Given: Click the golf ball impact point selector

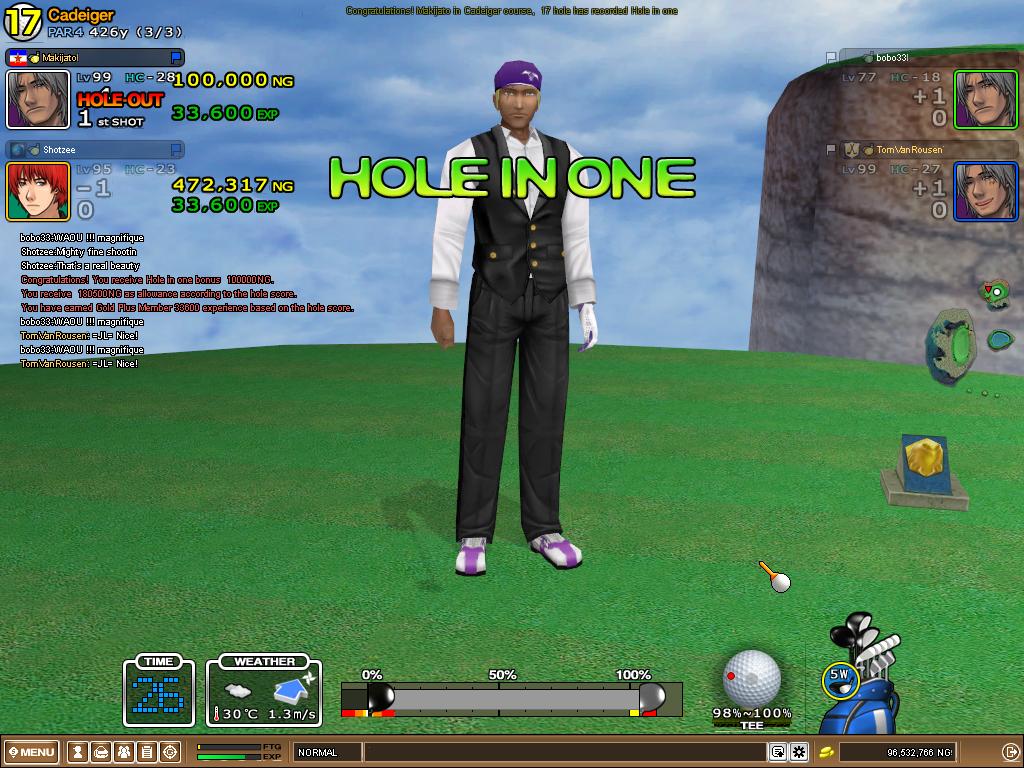Looking at the screenshot, I should click(751, 678).
